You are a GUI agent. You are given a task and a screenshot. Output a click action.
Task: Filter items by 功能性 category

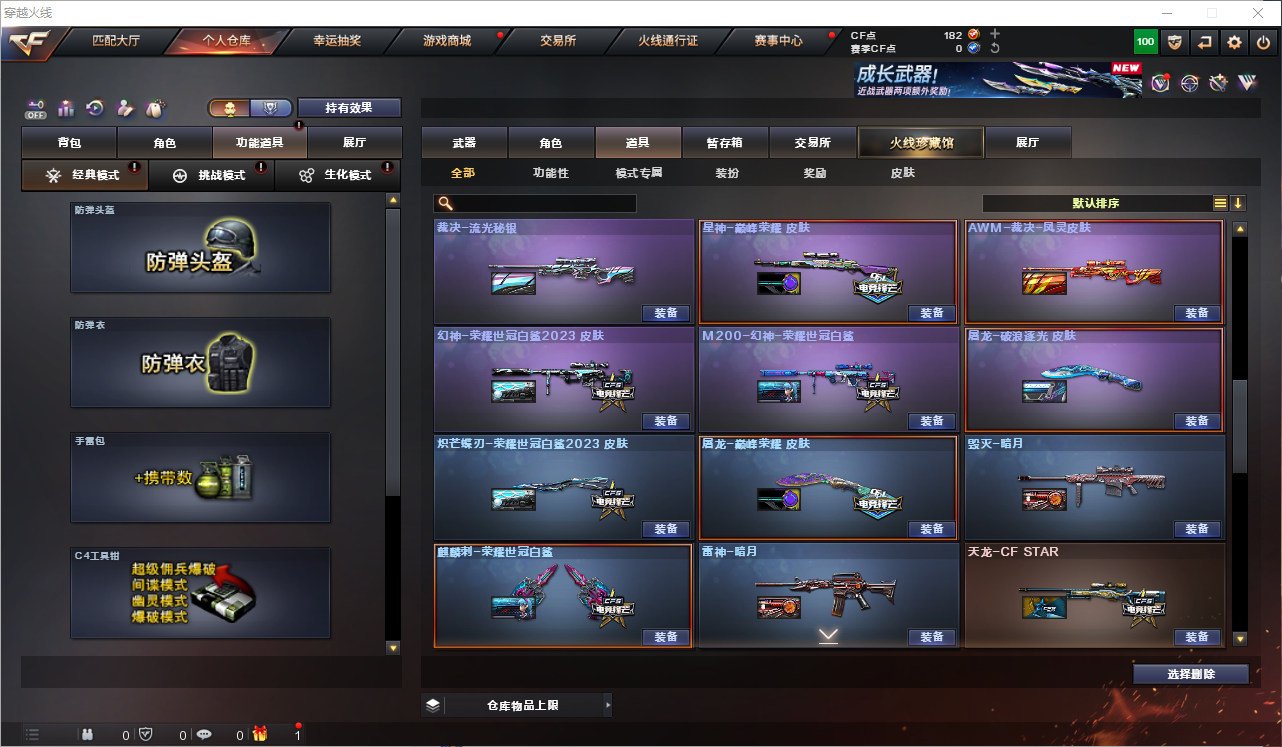click(x=550, y=173)
